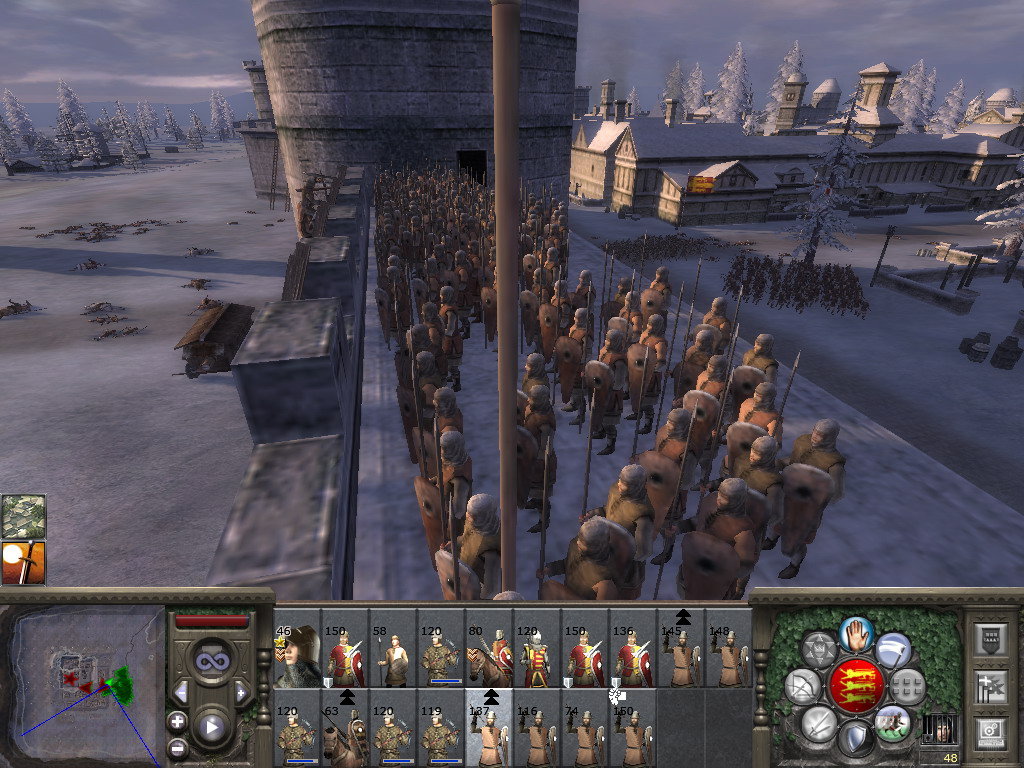The width and height of the screenshot is (1024, 768).
Task: Toggle fire at will bow icon
Action: coord(802,686)
